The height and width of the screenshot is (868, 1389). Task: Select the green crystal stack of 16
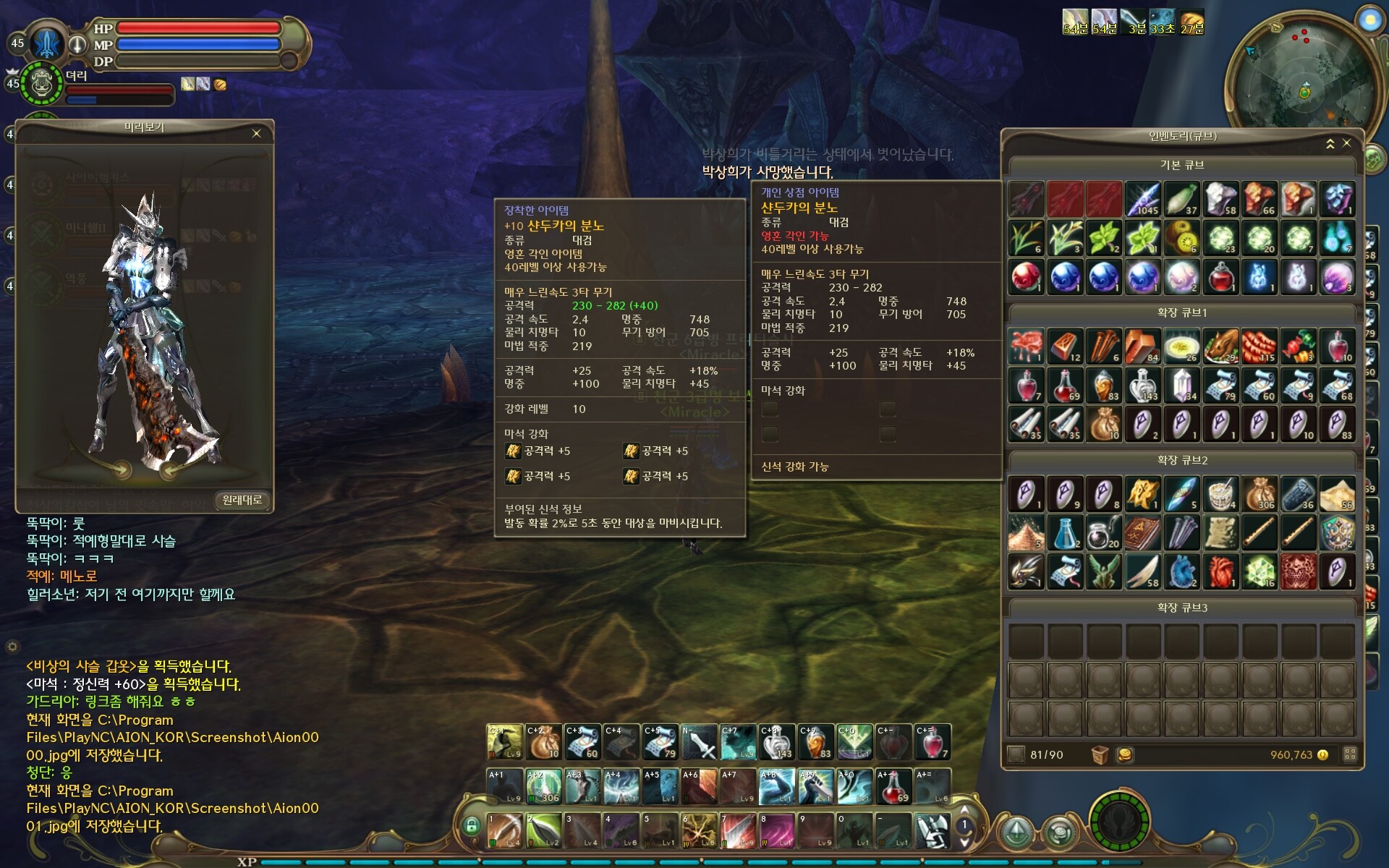point(1260,571)
